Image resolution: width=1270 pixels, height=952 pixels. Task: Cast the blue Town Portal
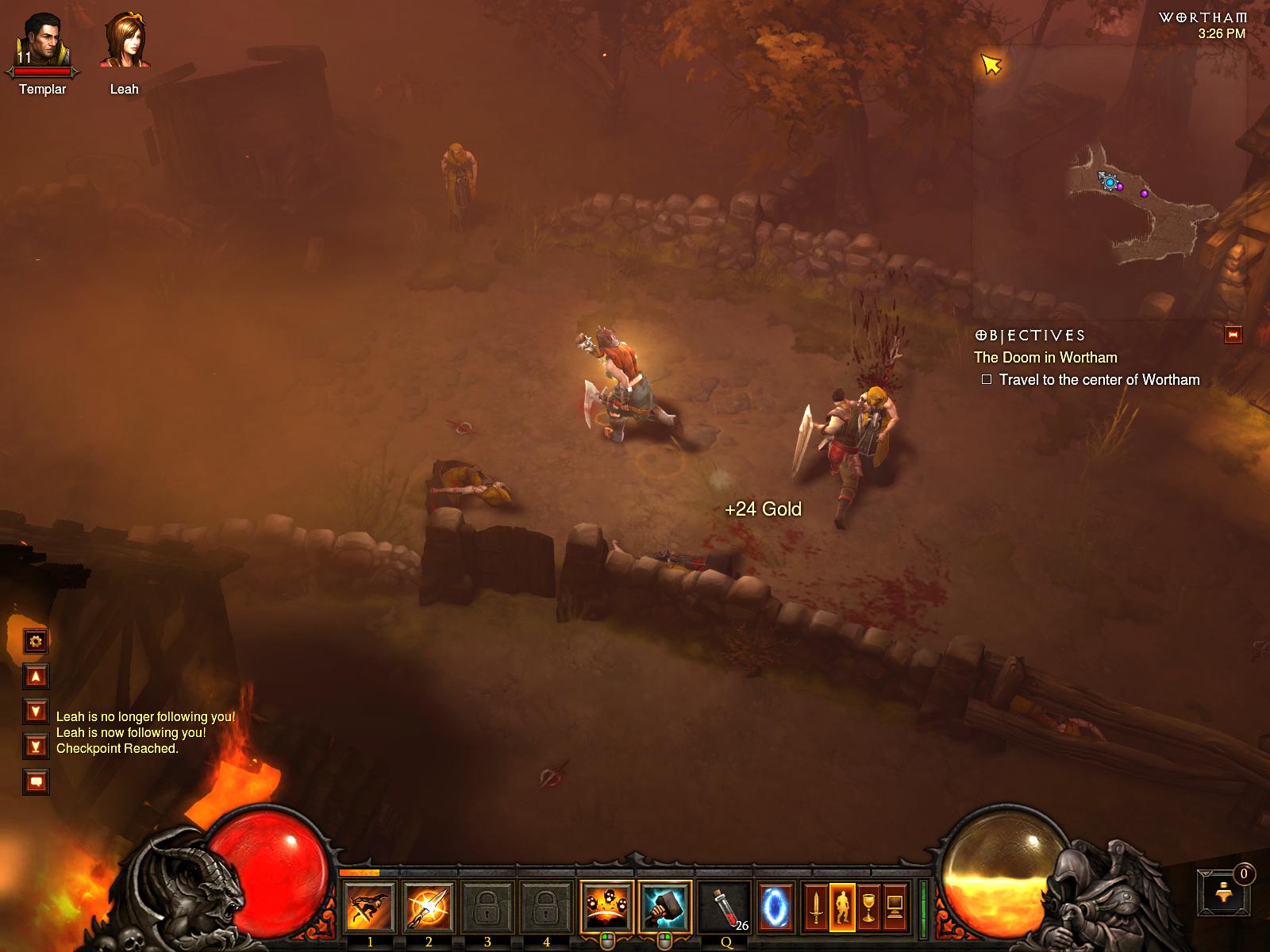pos(775,908)
